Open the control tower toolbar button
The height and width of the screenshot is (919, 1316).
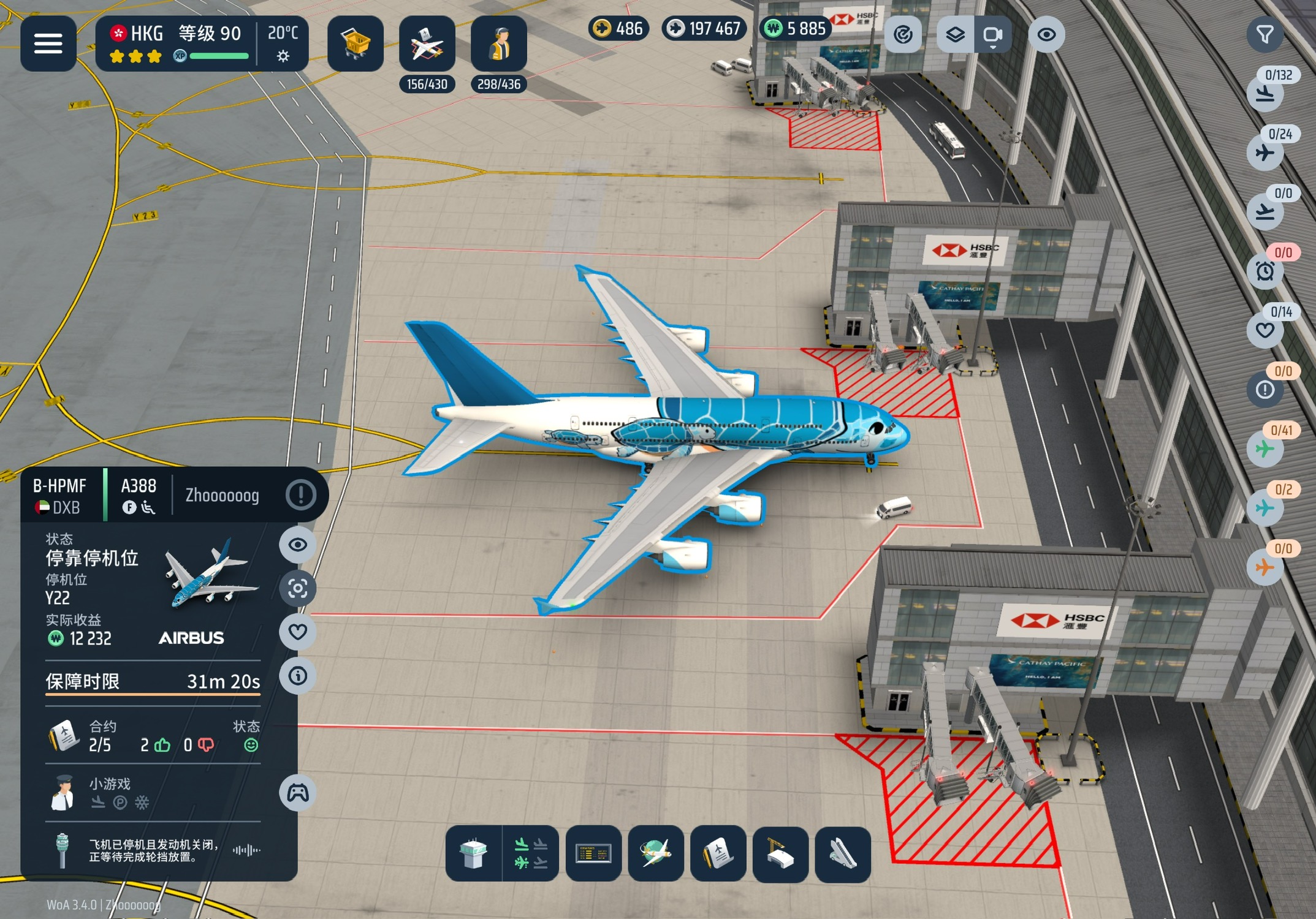click(473, 854)
